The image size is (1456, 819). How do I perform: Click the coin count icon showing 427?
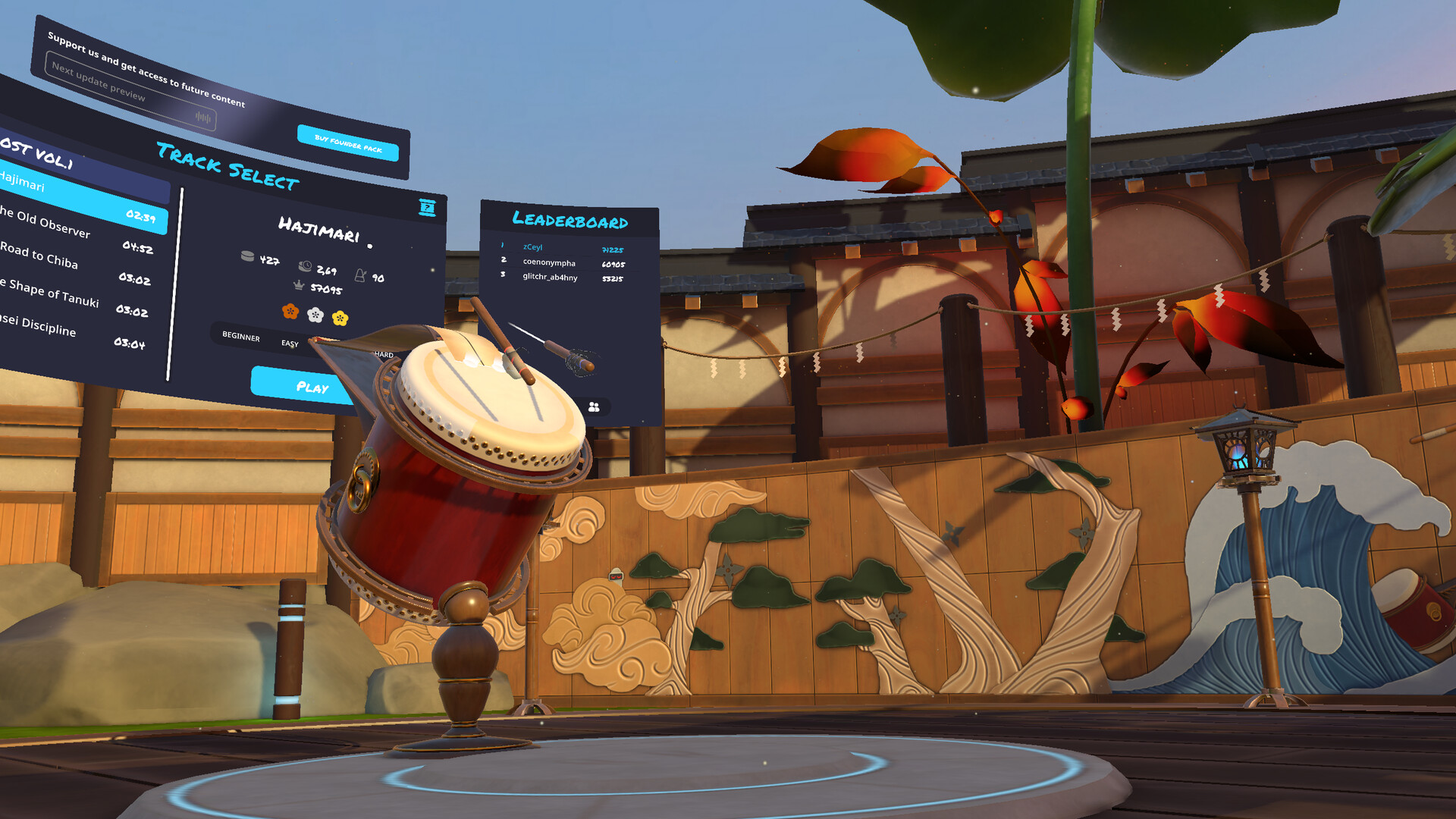(246, 256)
